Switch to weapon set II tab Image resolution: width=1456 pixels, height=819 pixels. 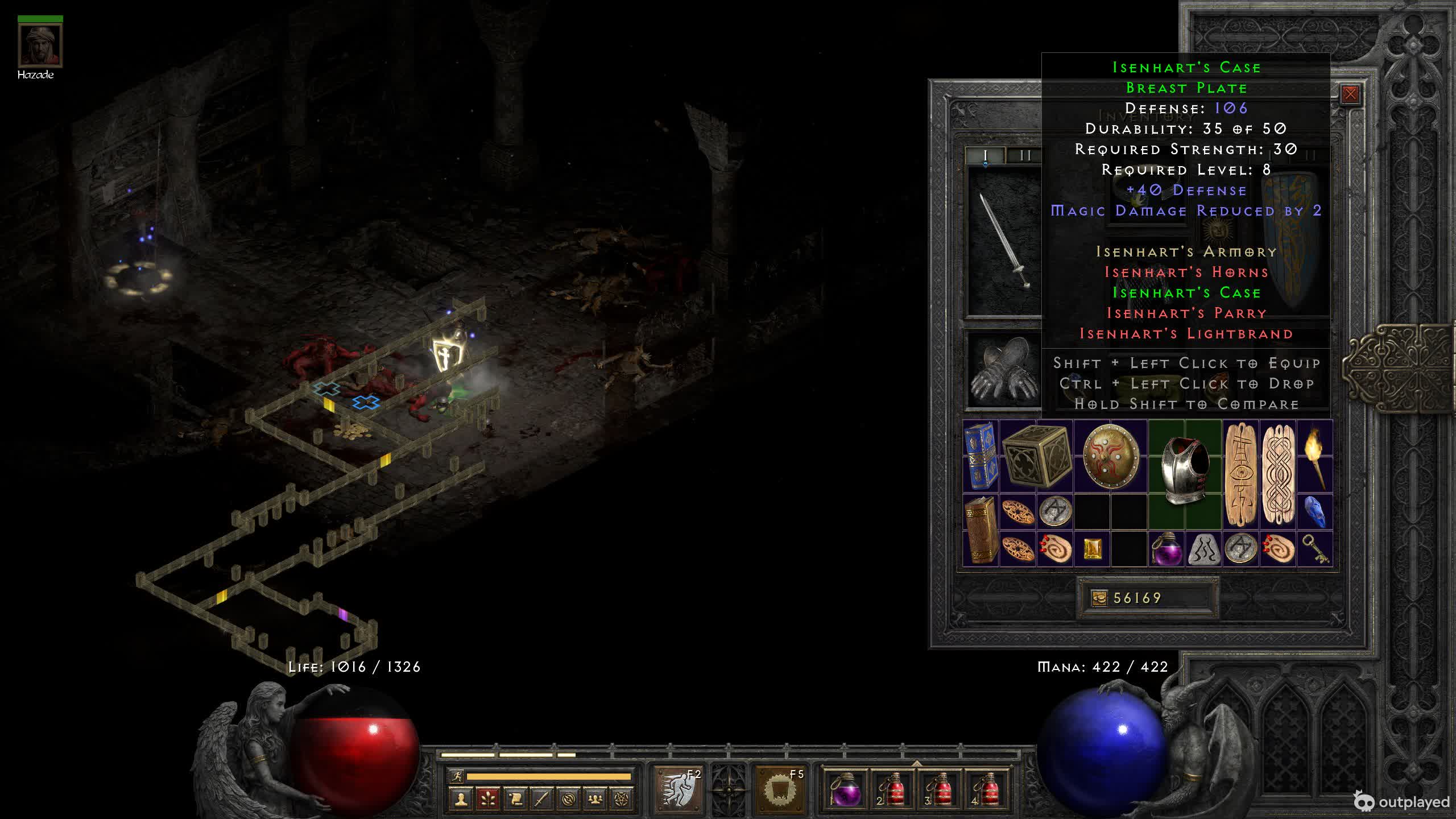[x=1025, y=155]
